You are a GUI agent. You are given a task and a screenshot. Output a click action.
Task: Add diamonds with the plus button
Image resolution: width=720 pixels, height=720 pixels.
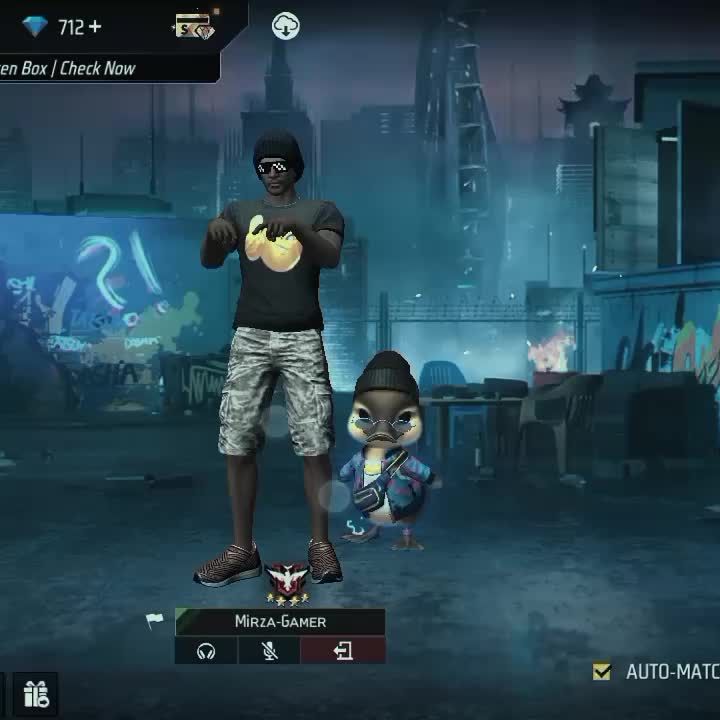coord(95,27)
